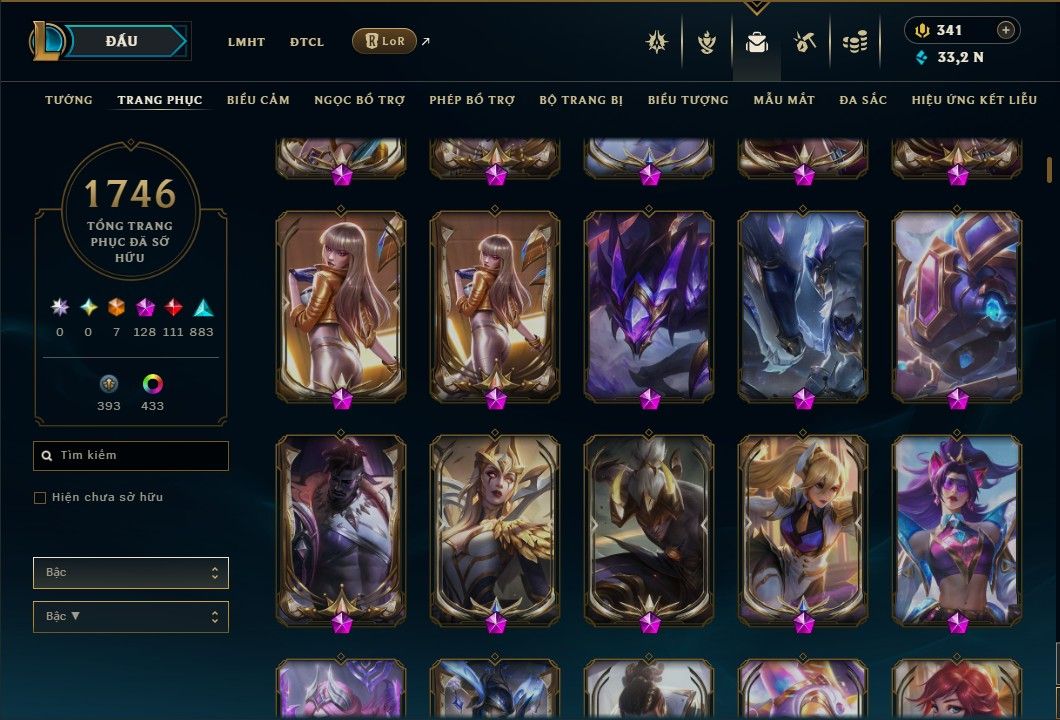
Task: Select the PHÉP BỔ TRỢ tab
Action: click(x=472, y=100)
